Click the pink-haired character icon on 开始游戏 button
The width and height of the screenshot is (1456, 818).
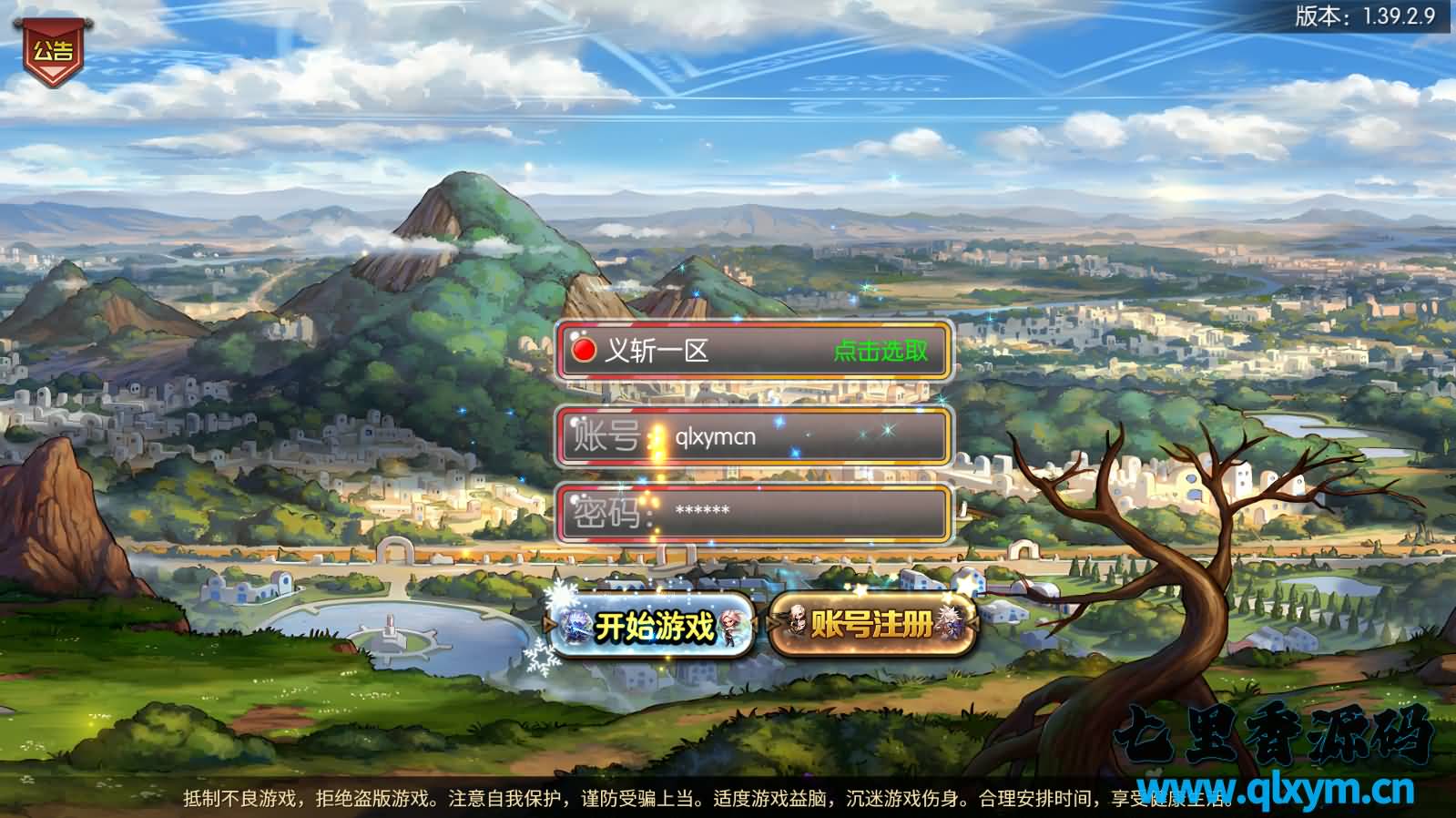coord(728,627)
